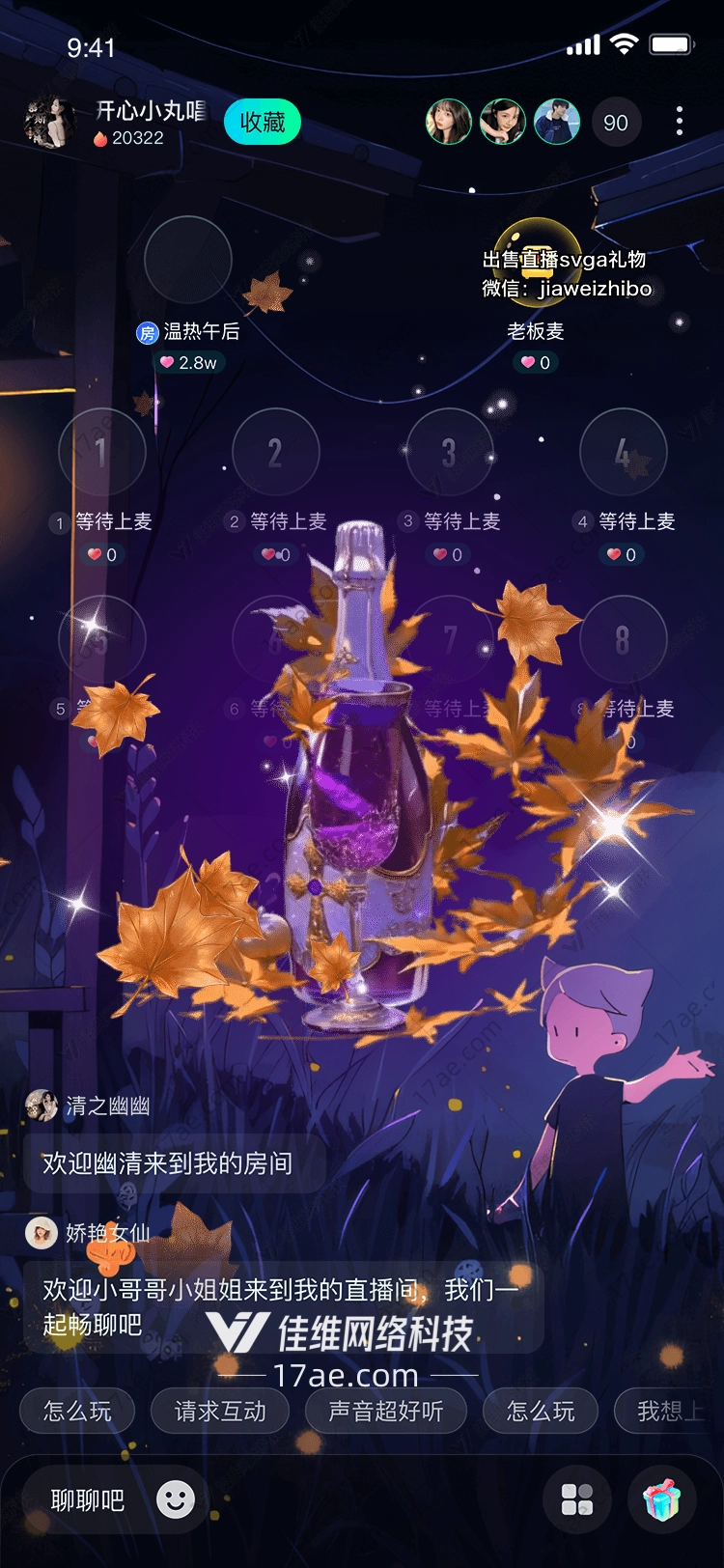724x1568 pixels.
Task: Open the smiley emoji picker
Action: (176, 1499)
